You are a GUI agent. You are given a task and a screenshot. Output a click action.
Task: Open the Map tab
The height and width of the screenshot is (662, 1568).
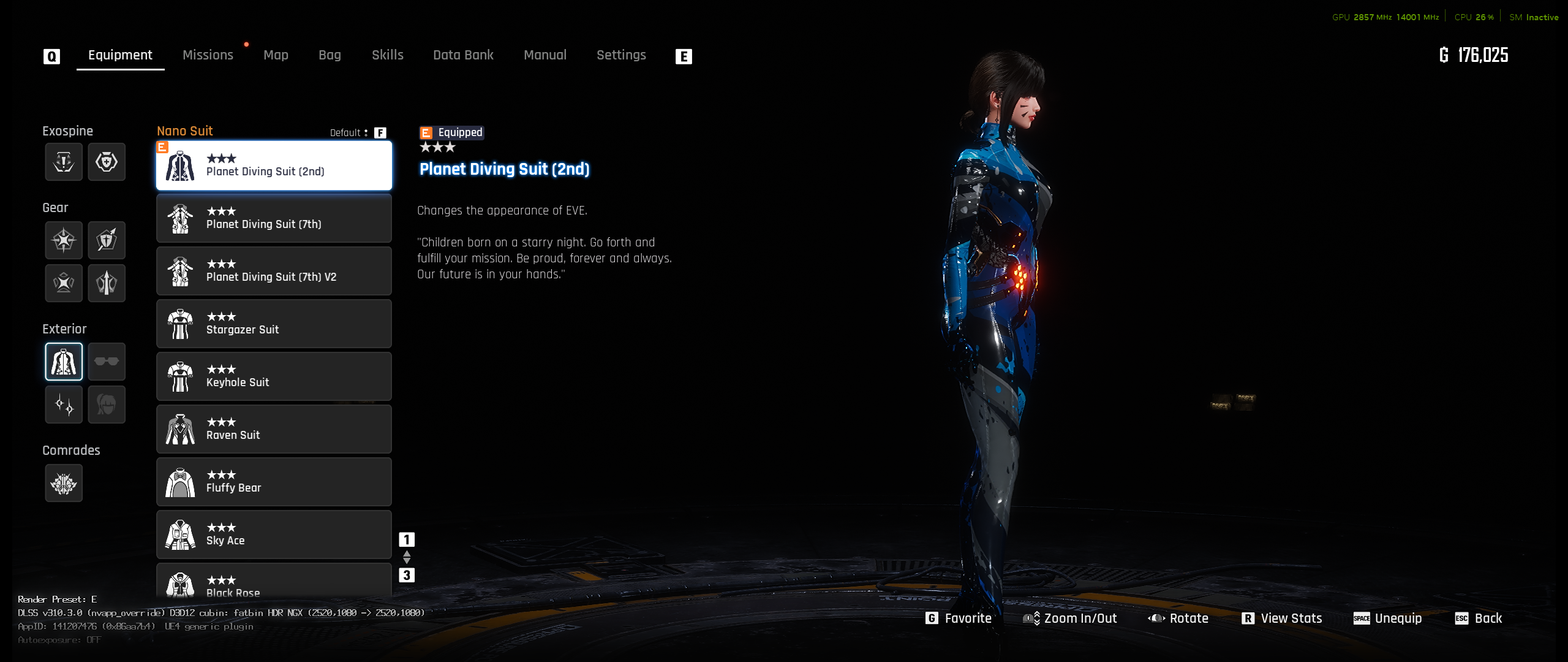coord(276,55)
